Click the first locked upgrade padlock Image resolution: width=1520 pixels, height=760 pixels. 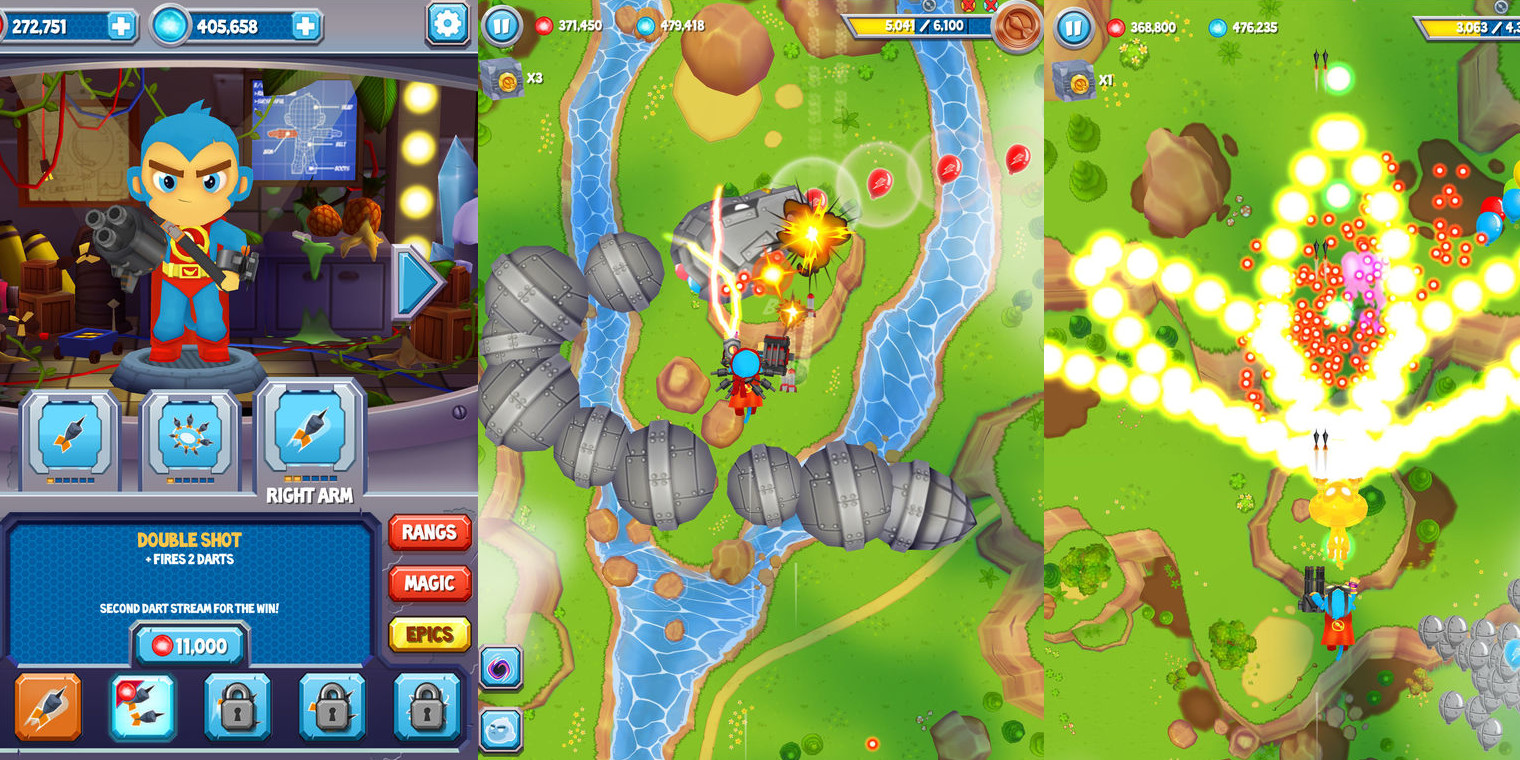tap(238, 706)
